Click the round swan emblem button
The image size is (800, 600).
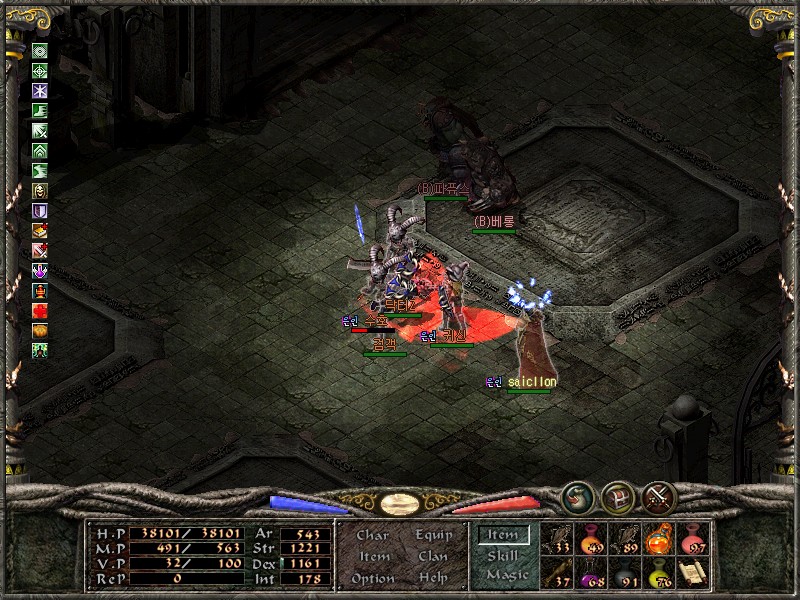point(577,497)
